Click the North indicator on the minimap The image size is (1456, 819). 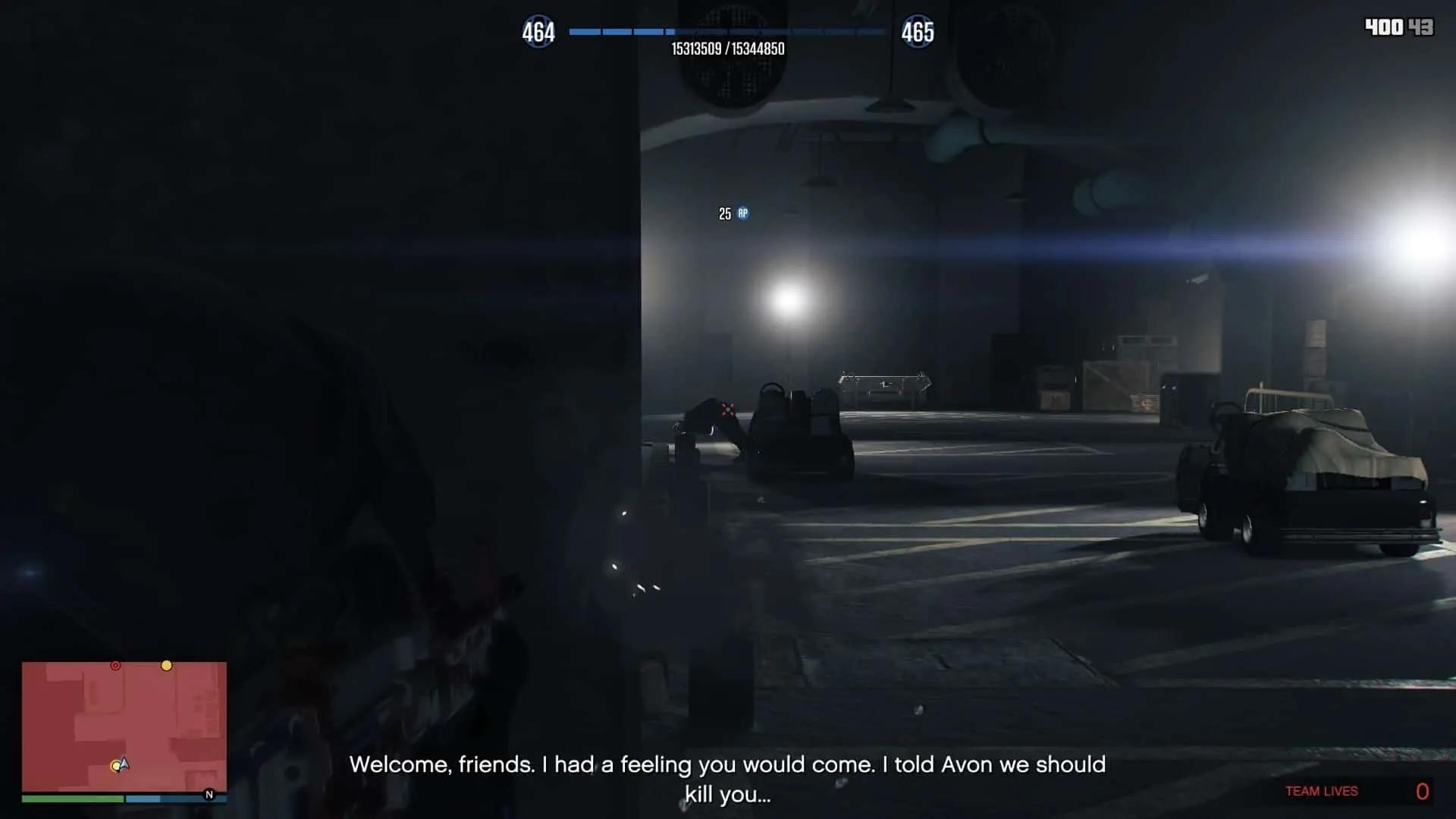(209, 793)
